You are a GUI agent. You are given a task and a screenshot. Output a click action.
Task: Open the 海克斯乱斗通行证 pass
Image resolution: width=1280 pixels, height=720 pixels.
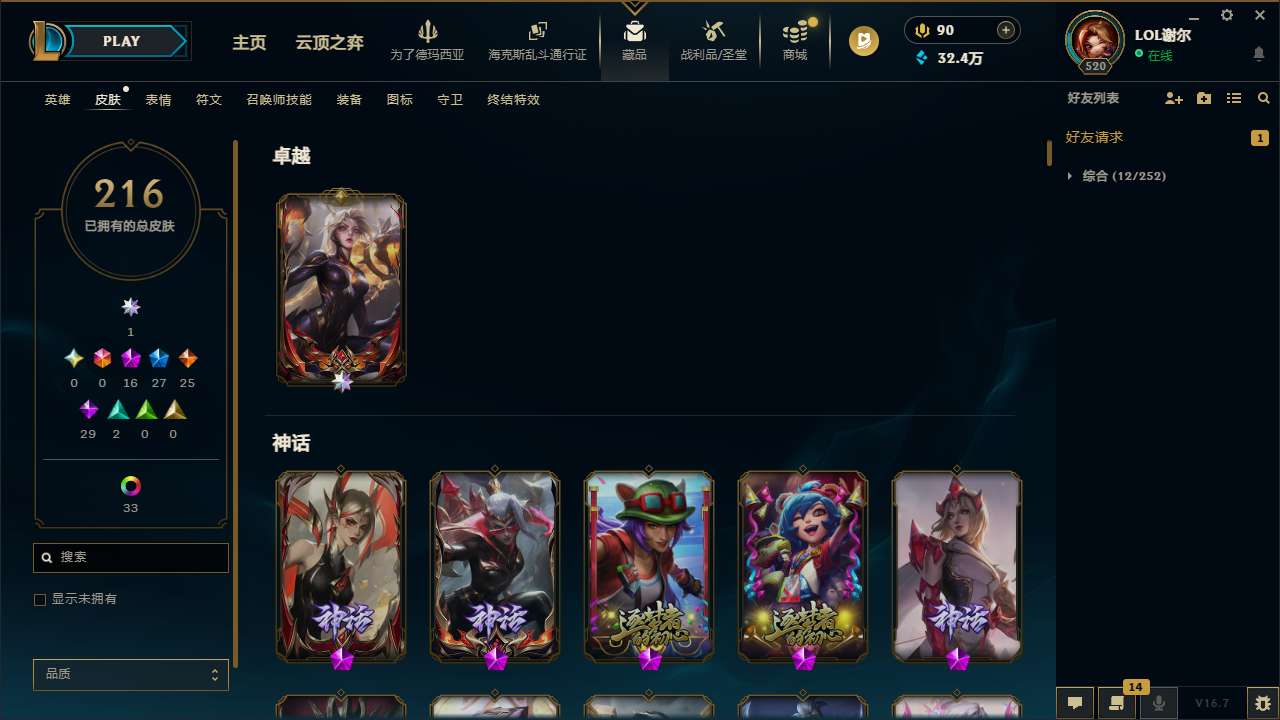(537, 40)
